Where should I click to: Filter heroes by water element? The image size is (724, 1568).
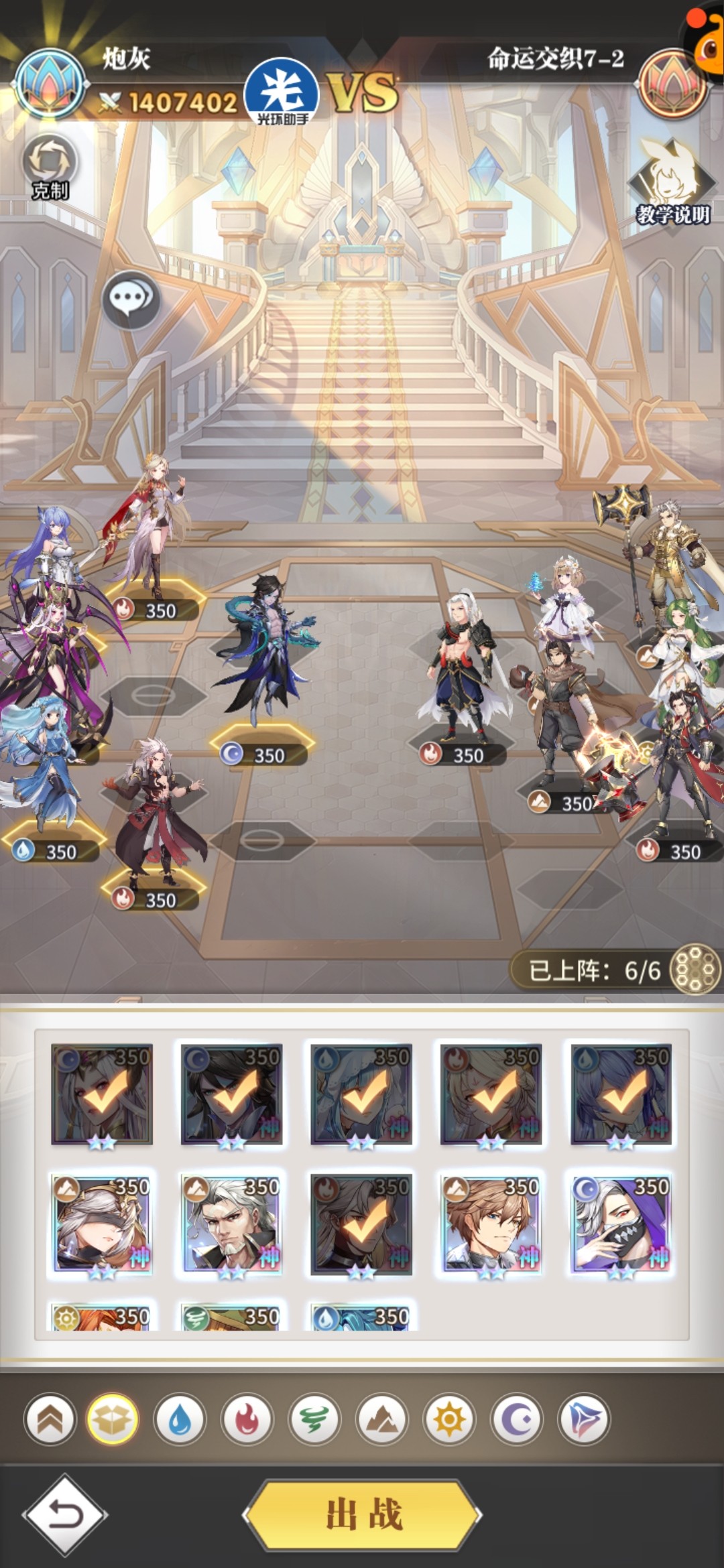pyautogui.click(x=180, y=1419)
